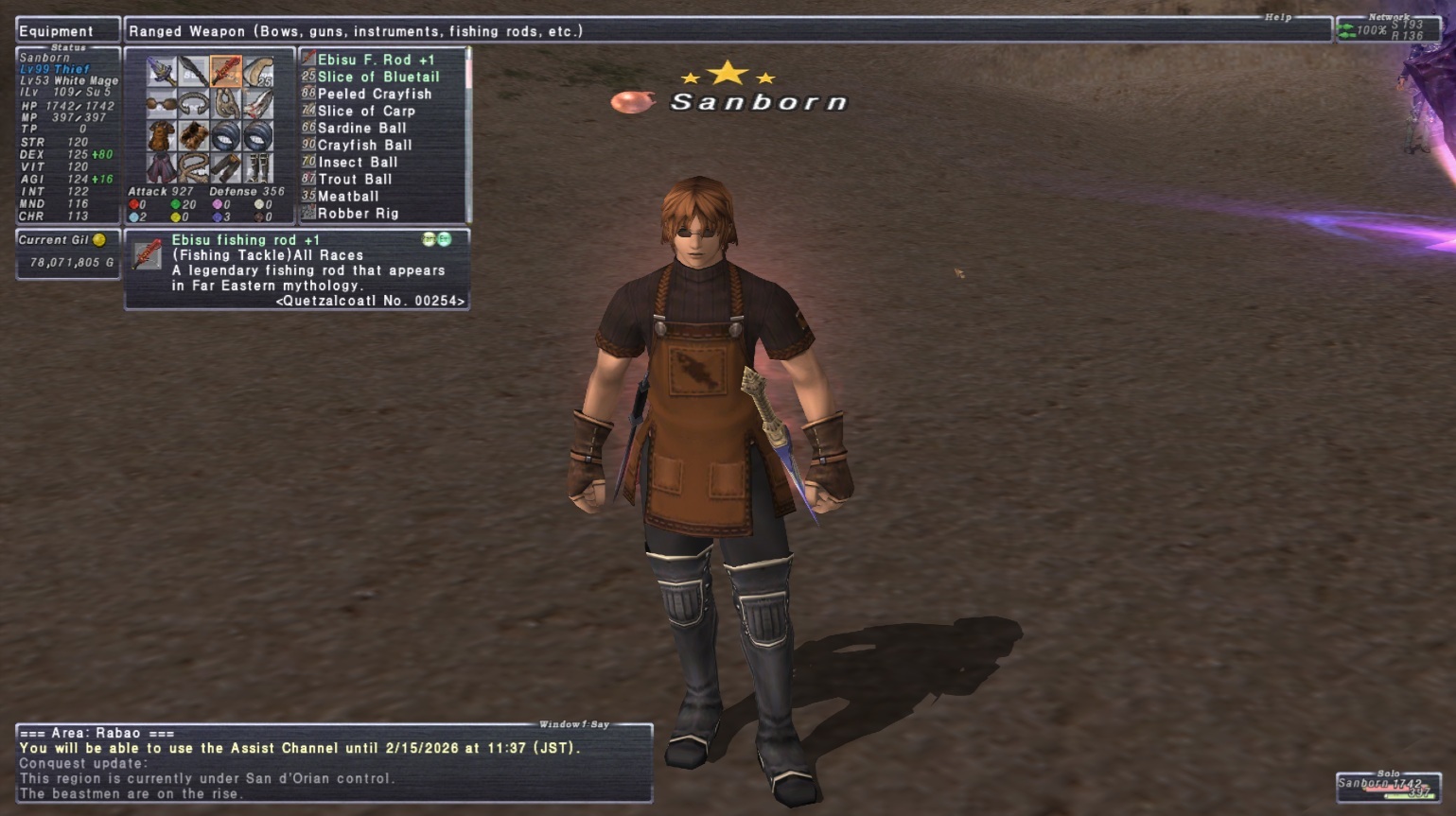The width and height of the screenshot is (1456, 816).
Task: Select the goggles head equipment slot
Action: tap(162, 104)
